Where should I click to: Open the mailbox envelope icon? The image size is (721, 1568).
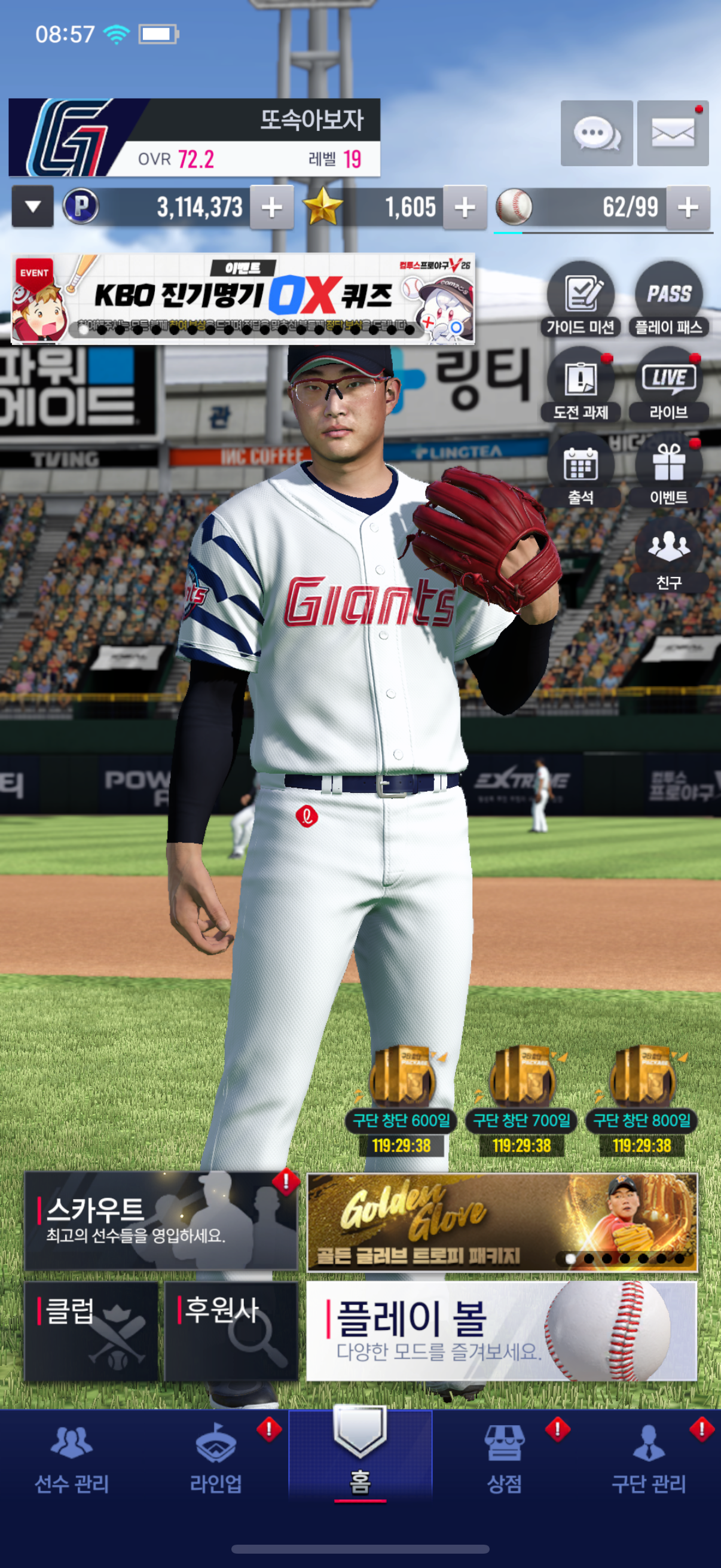673,133
